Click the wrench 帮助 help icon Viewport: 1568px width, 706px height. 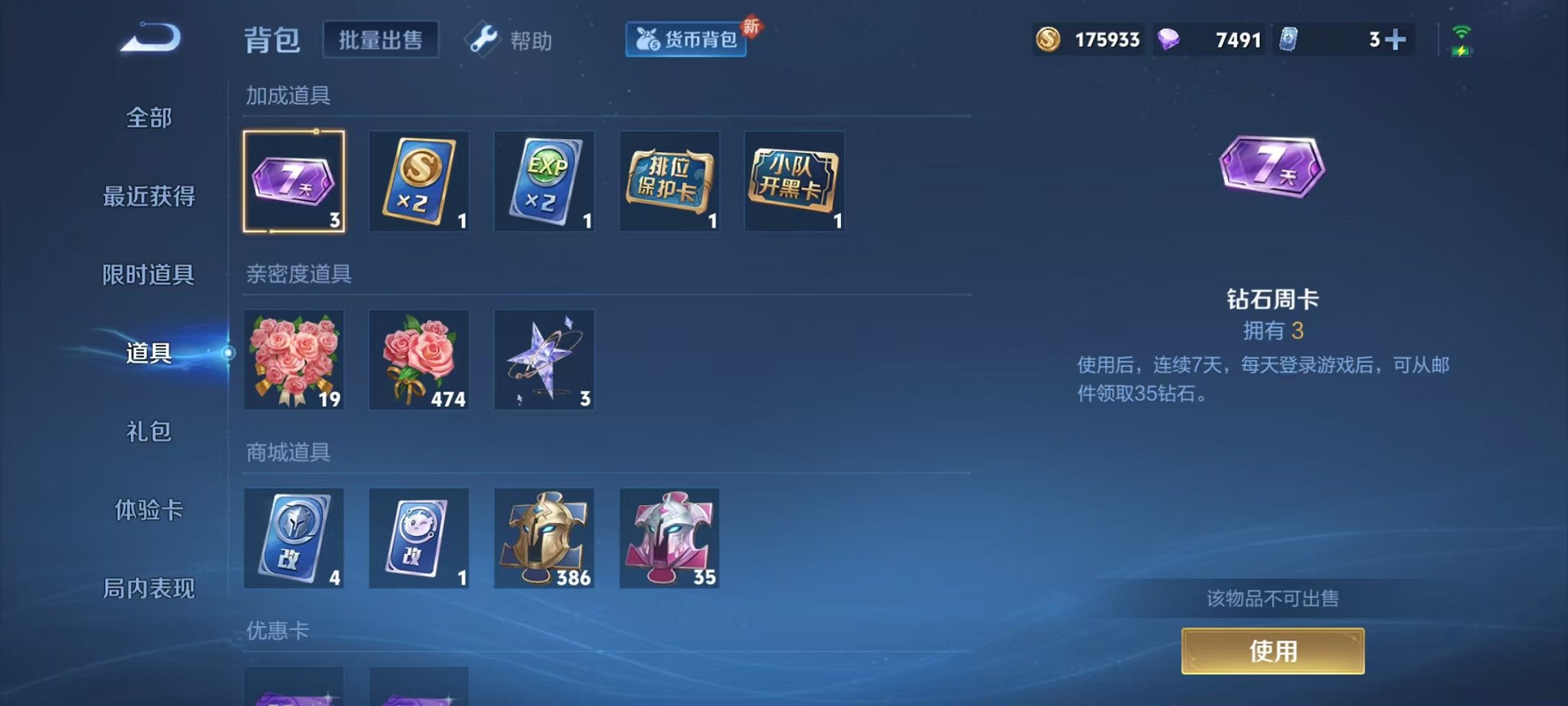click(x=483, y=40)
